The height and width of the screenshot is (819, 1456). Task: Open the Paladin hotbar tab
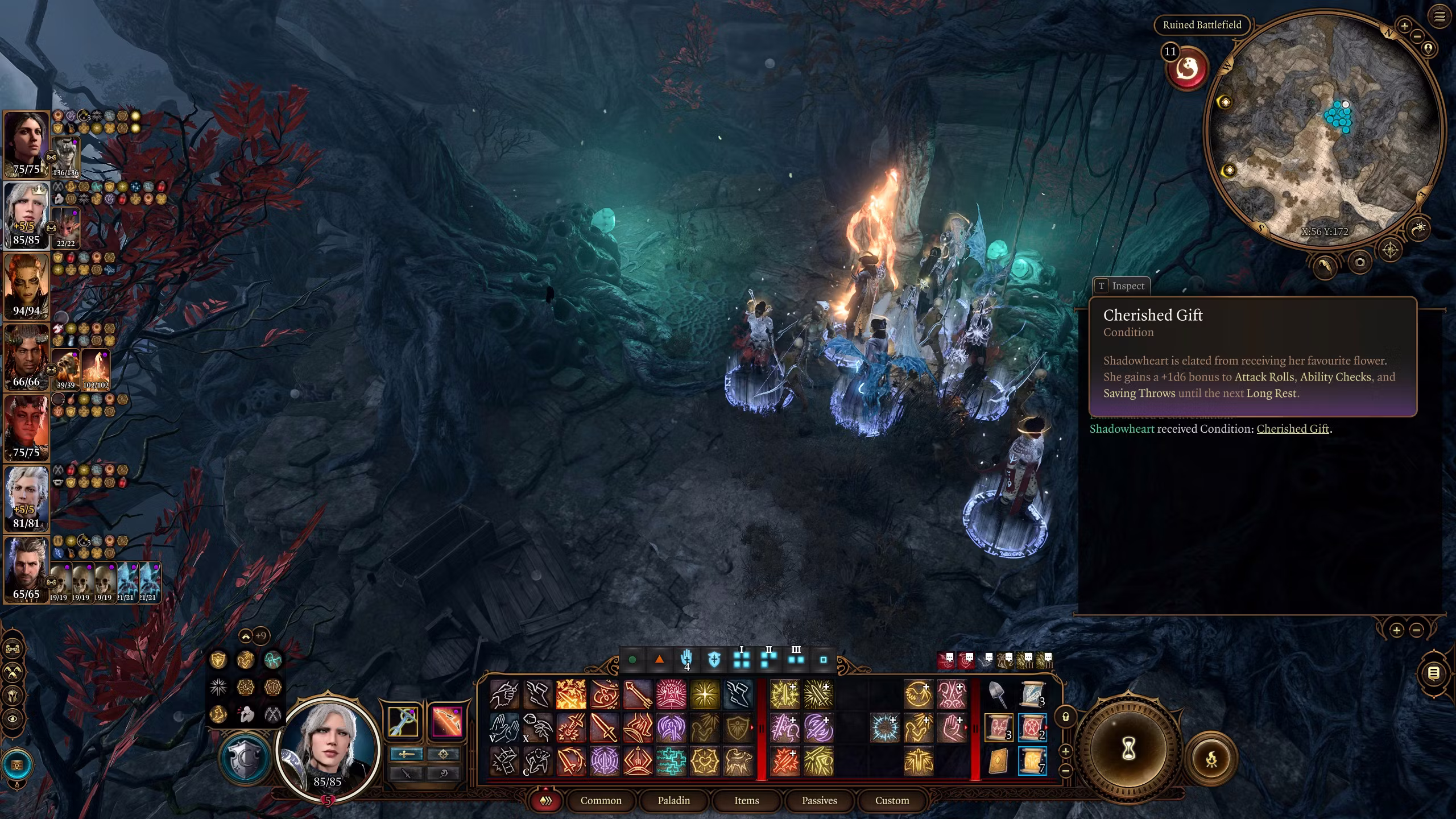coord(673,800)
